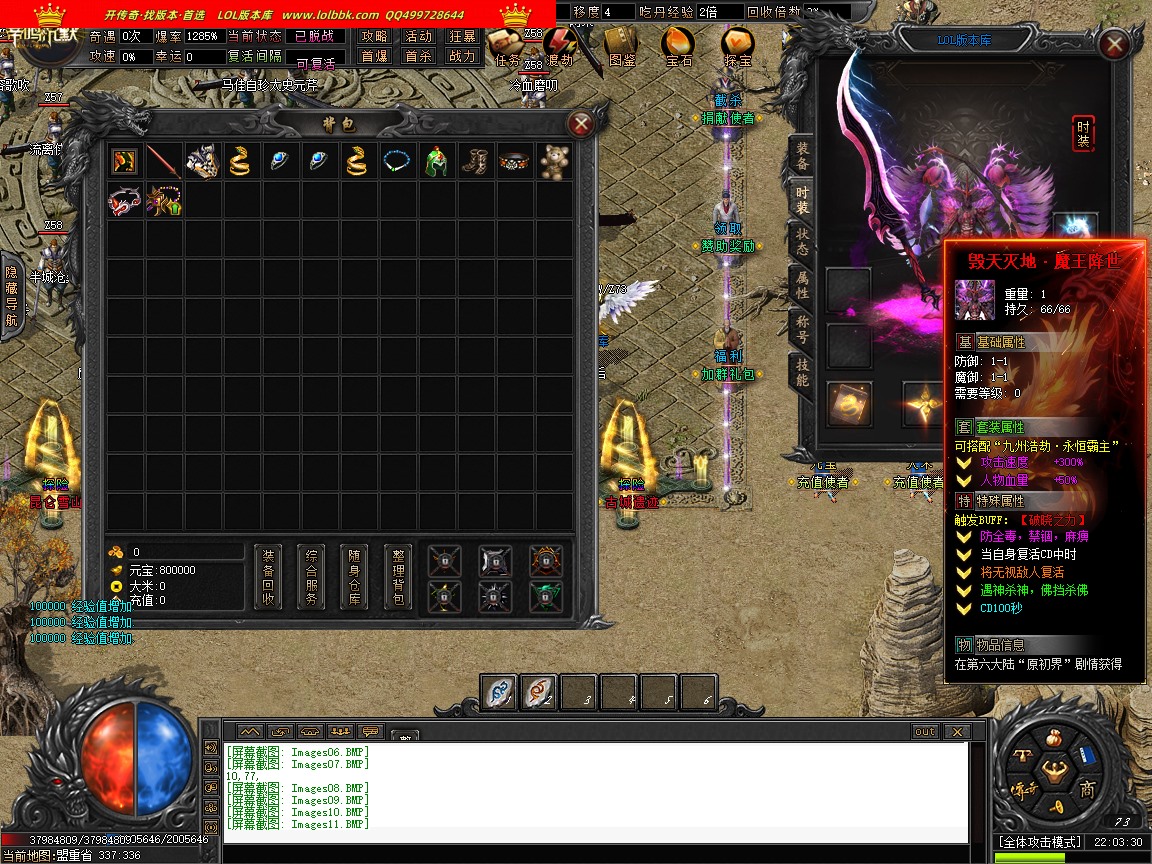
Task: Click the chat window's out button
Action: coord(925,732)
